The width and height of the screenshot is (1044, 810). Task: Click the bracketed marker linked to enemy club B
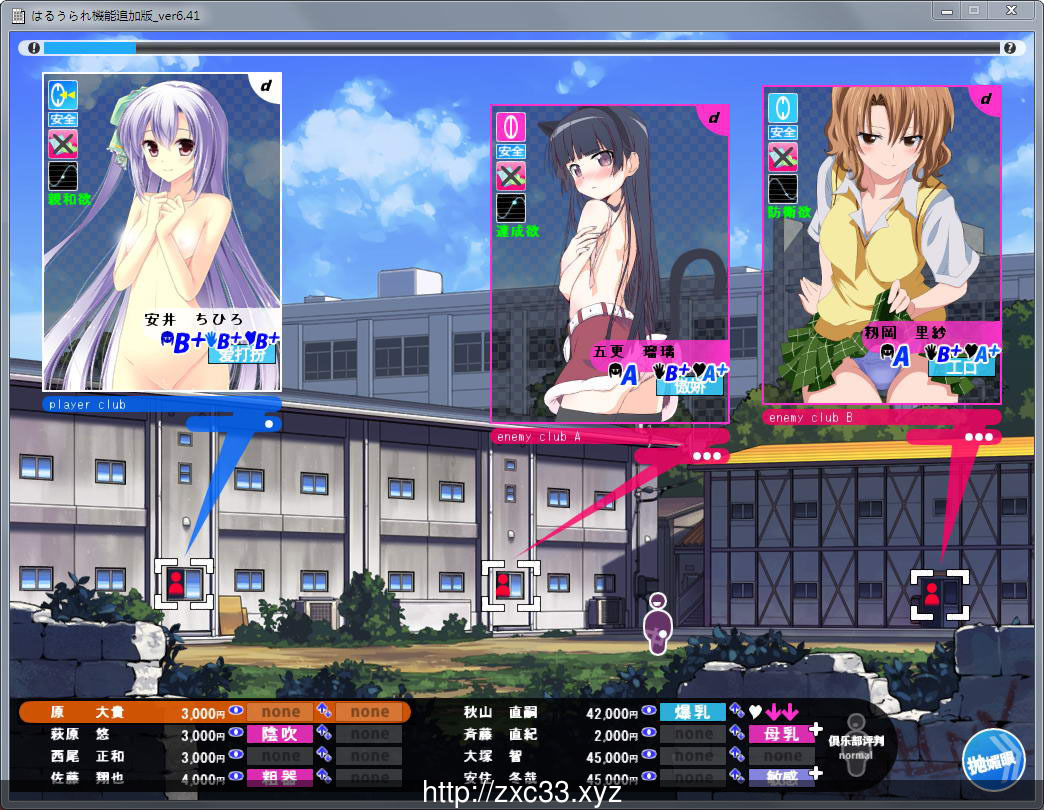(940, 594)
